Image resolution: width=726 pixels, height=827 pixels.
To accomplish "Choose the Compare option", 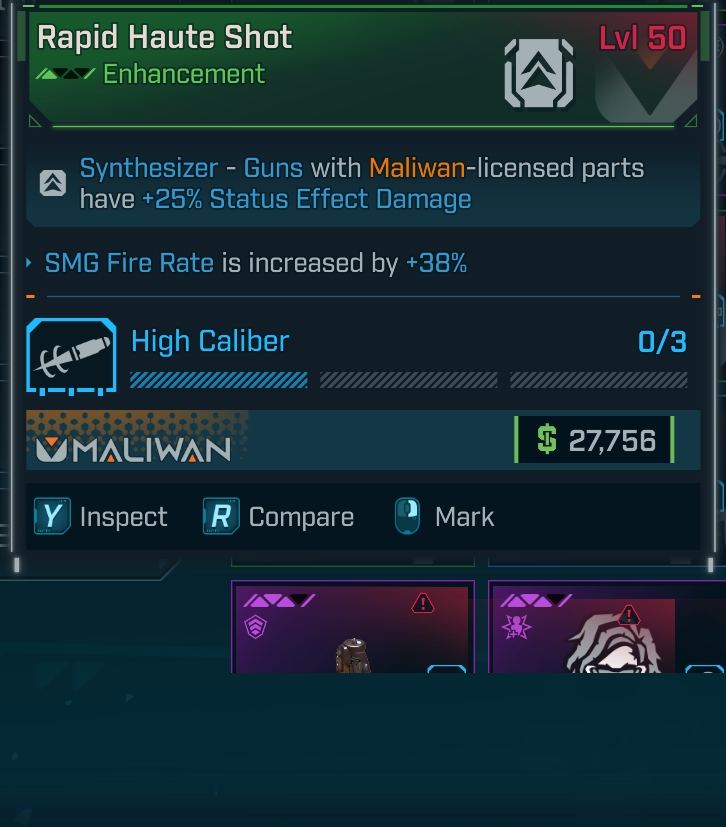I will [x=279, y=517].
